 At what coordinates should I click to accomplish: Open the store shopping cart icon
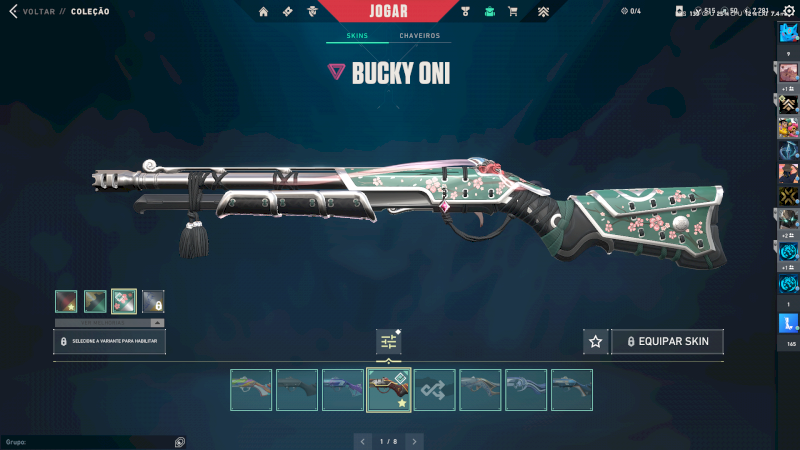pyautogui.click(x=513, y=12)
